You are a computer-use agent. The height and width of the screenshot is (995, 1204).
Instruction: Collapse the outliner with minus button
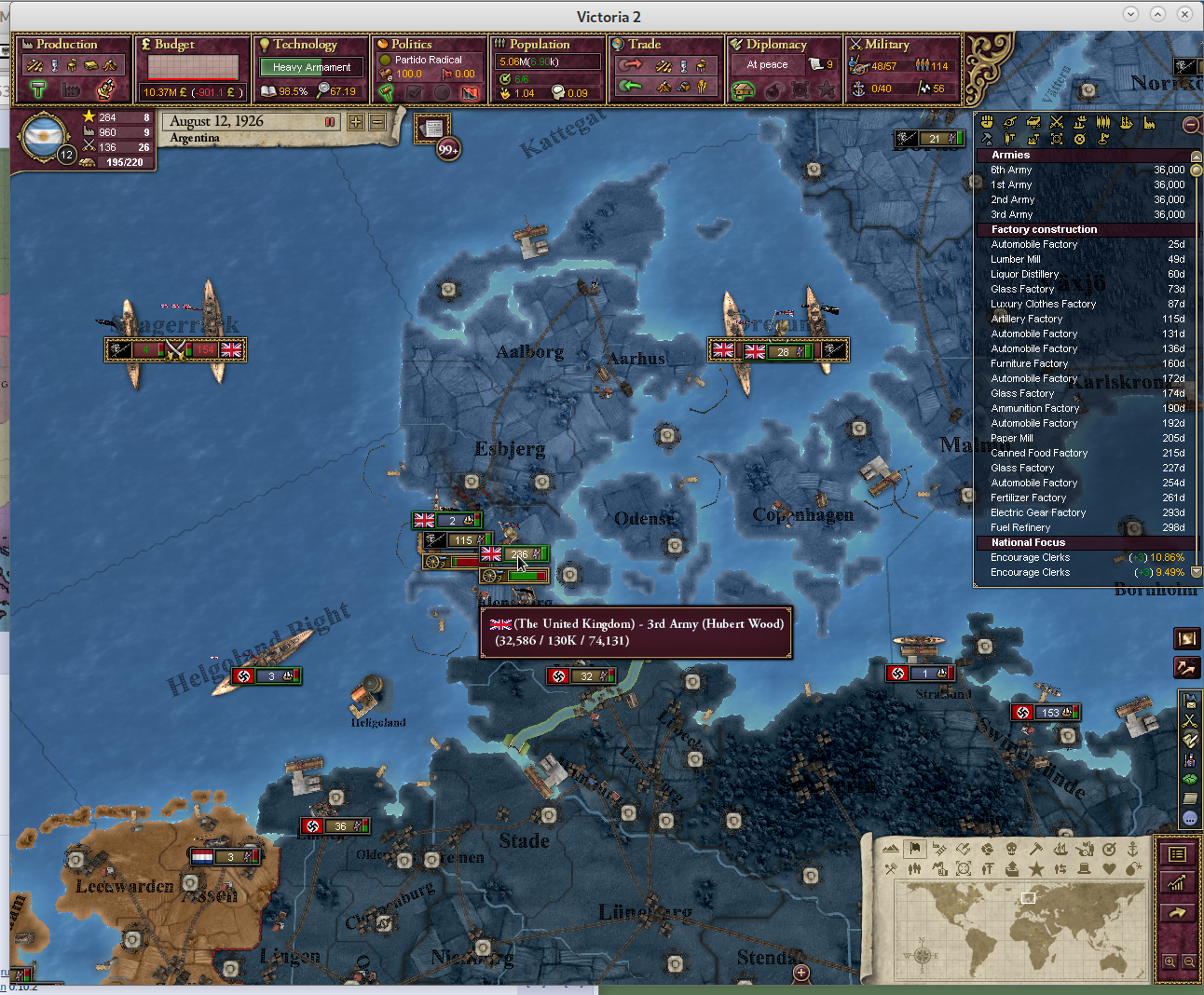pos(1190,125)
